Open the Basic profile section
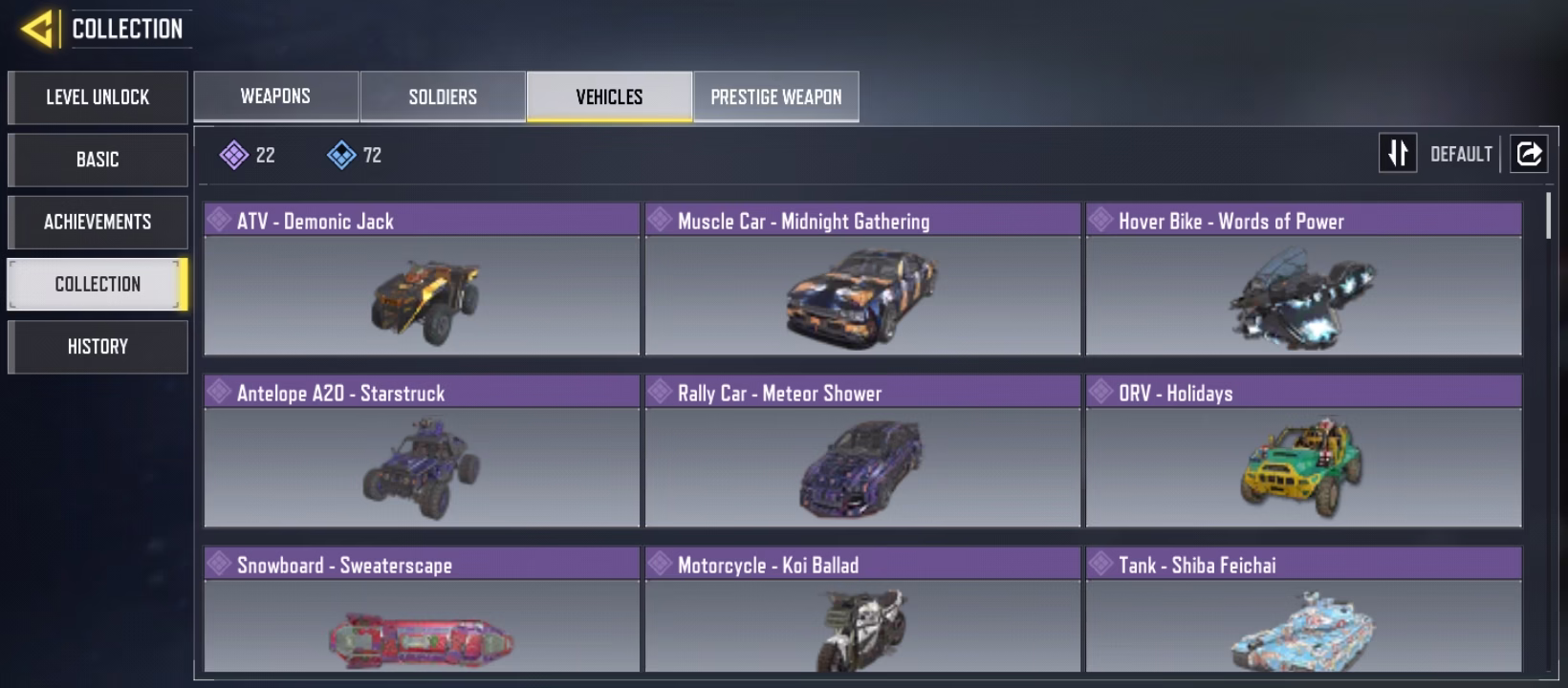Viewport: 1568px width, 688px height. point(98,160)
